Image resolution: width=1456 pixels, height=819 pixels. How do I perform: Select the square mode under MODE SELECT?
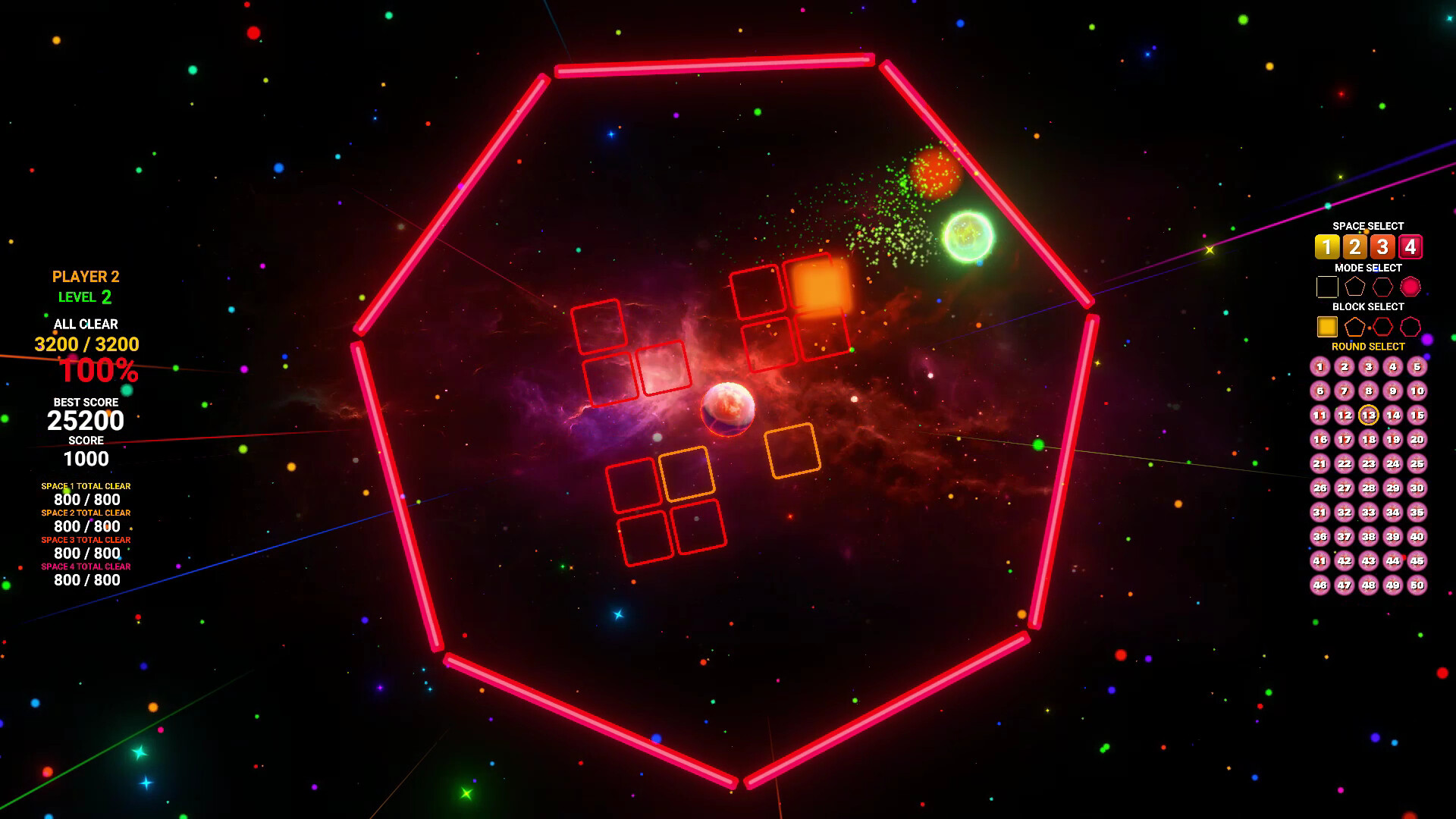[1328, 287]
